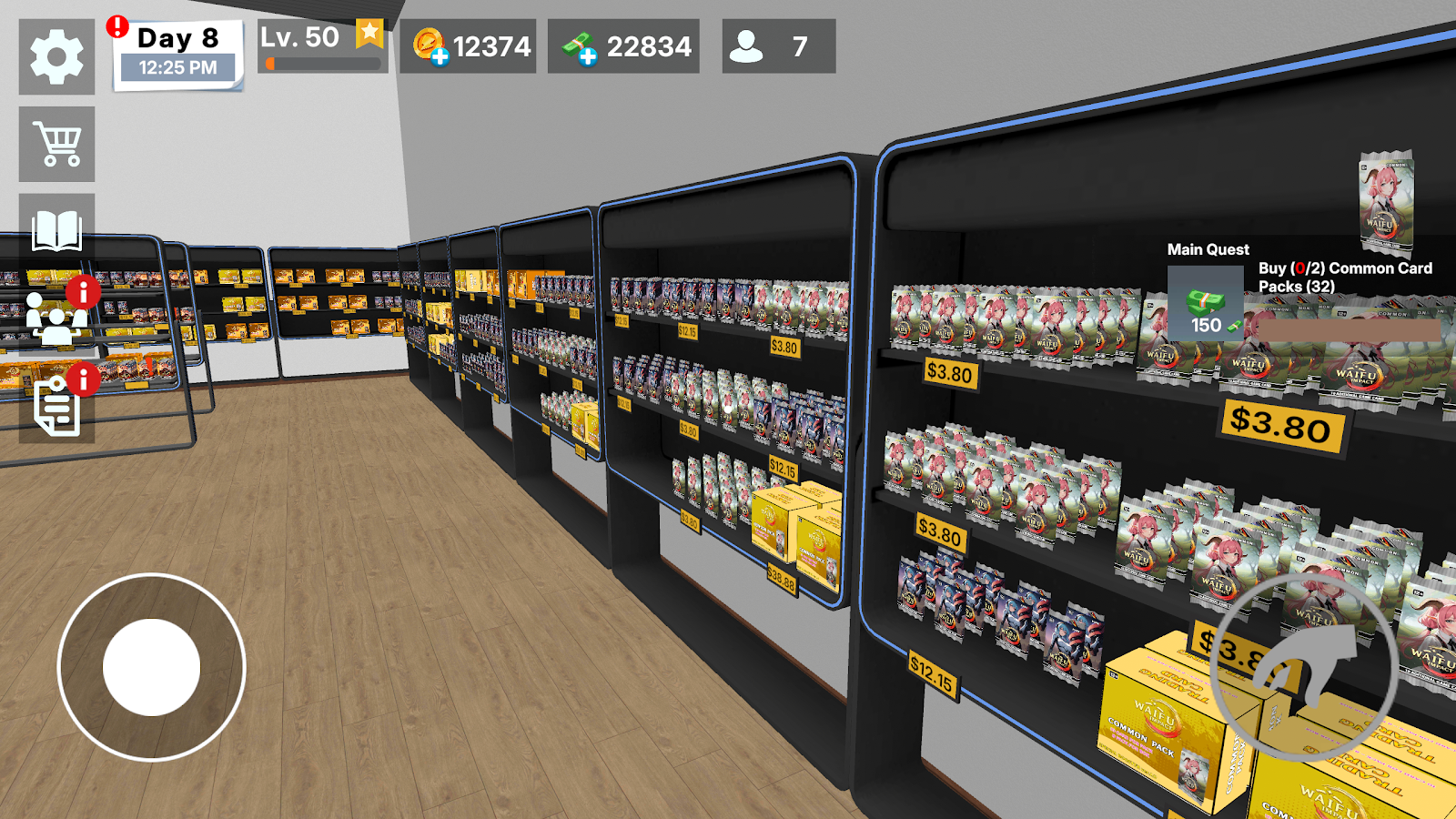The width and height of the screenshot is (1456, 819).
Task: Tap the curved arrow action button
Action: click(1306, 667)
